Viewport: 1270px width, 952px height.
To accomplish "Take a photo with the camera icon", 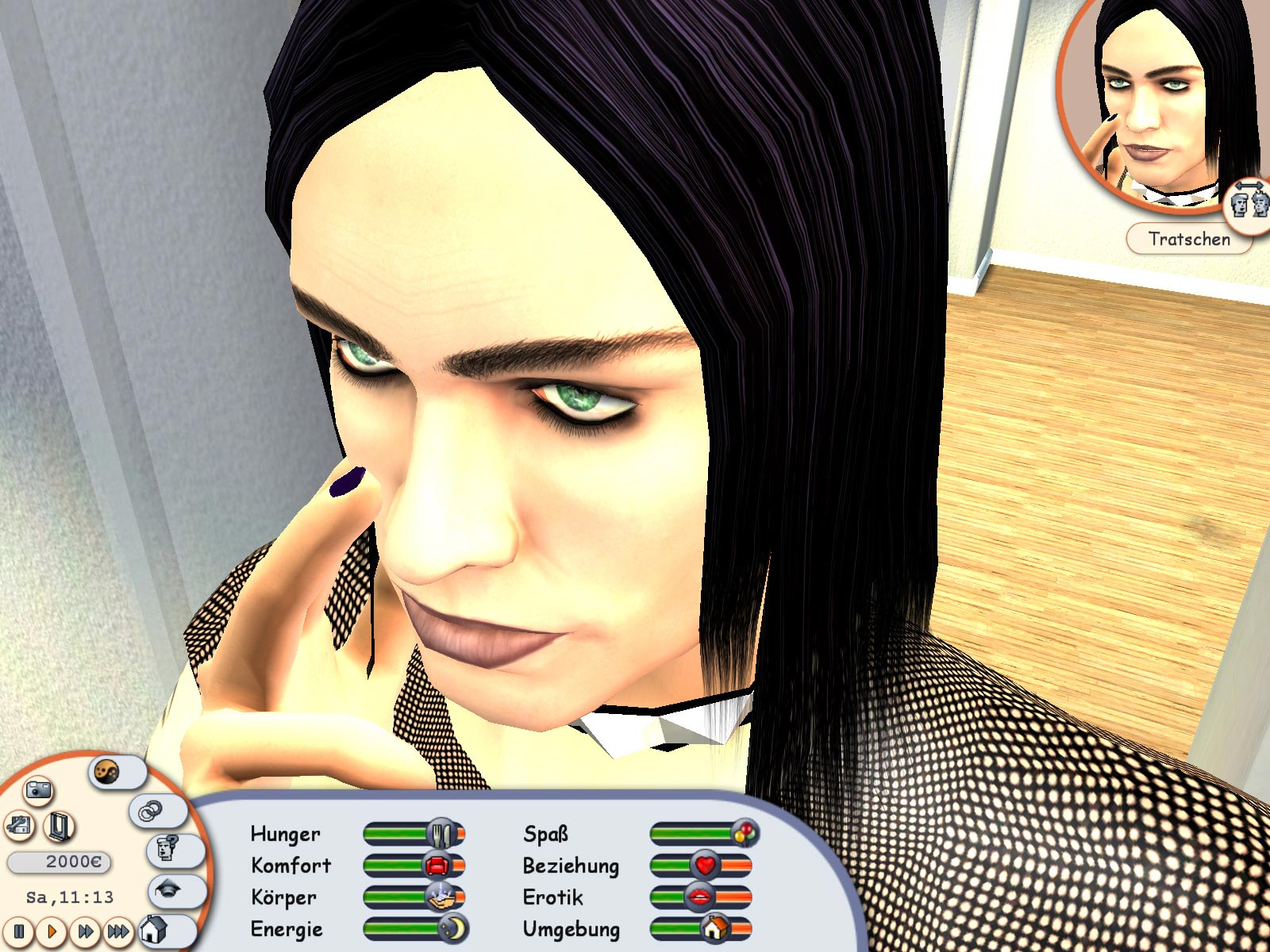I will (x=39, y=792).
